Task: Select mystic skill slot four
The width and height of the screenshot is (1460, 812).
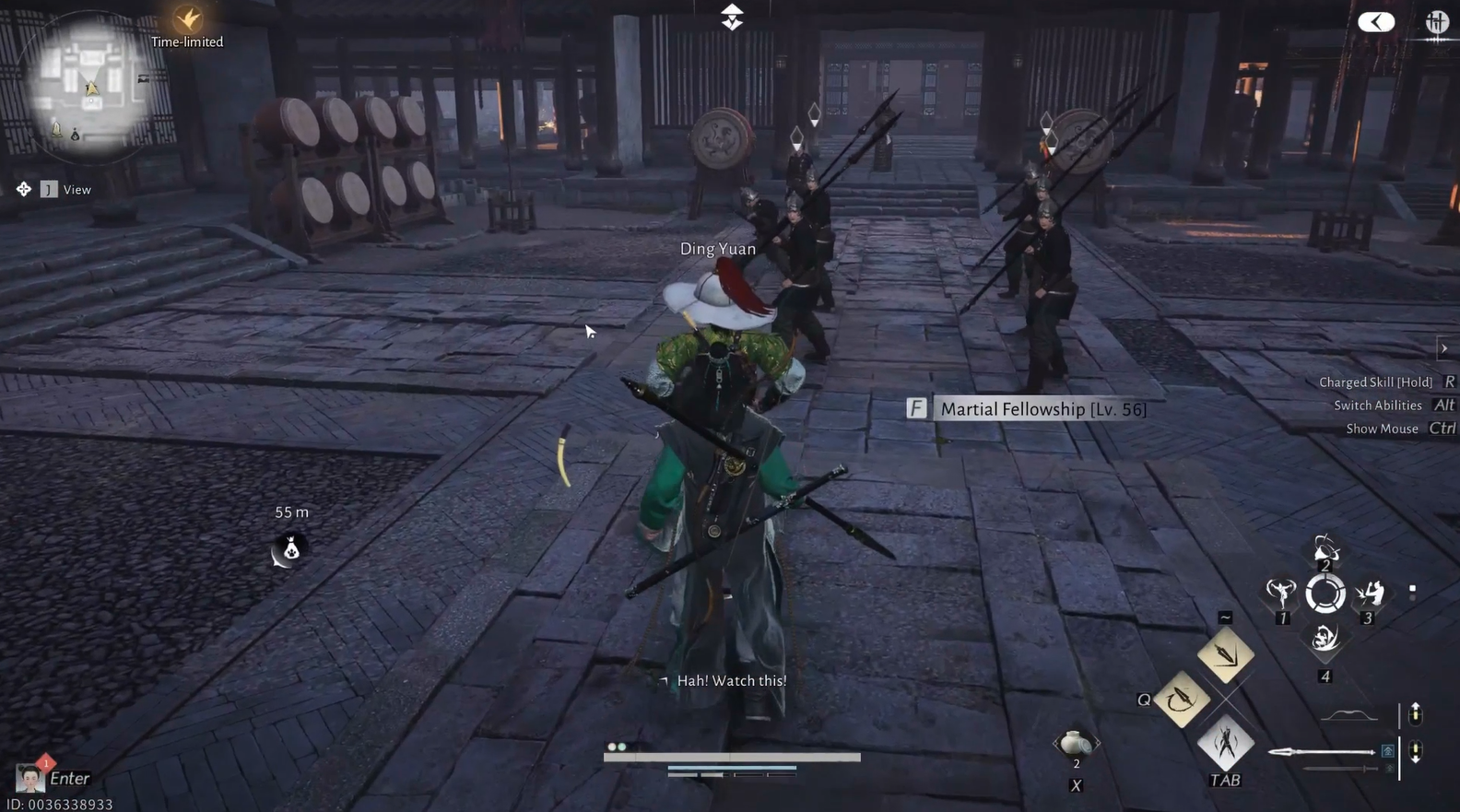Action: coord(1325,638)
